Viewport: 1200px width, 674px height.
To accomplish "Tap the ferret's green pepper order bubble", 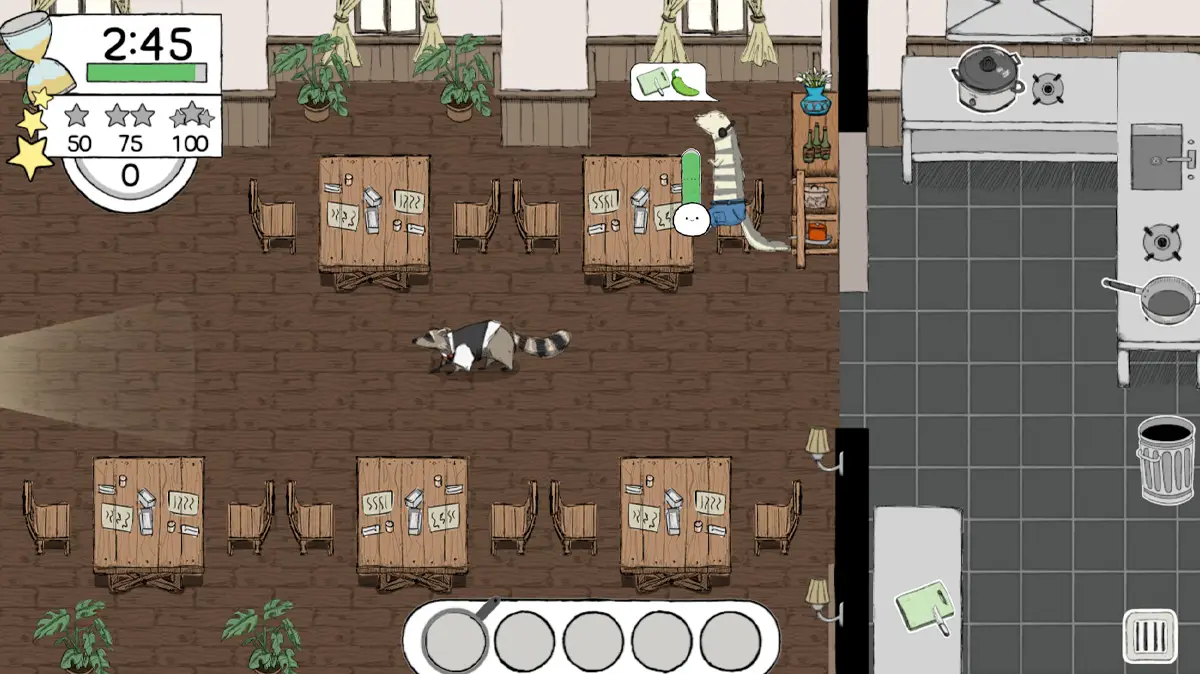I will (672, 82).
